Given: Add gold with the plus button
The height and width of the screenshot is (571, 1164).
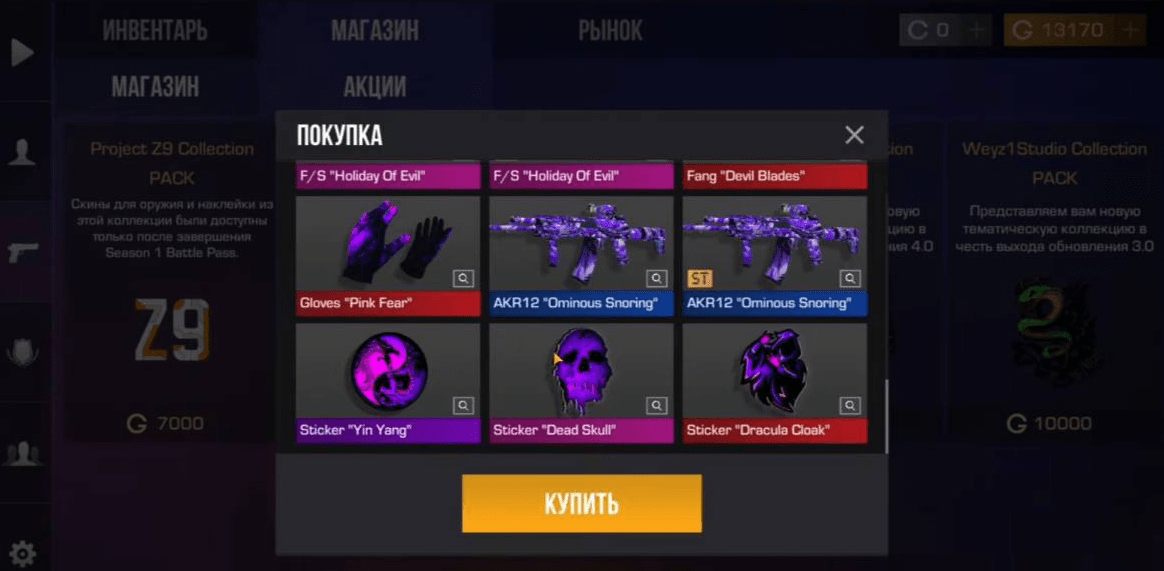Looking at the screenshot, I should (x=1131, y=30).
